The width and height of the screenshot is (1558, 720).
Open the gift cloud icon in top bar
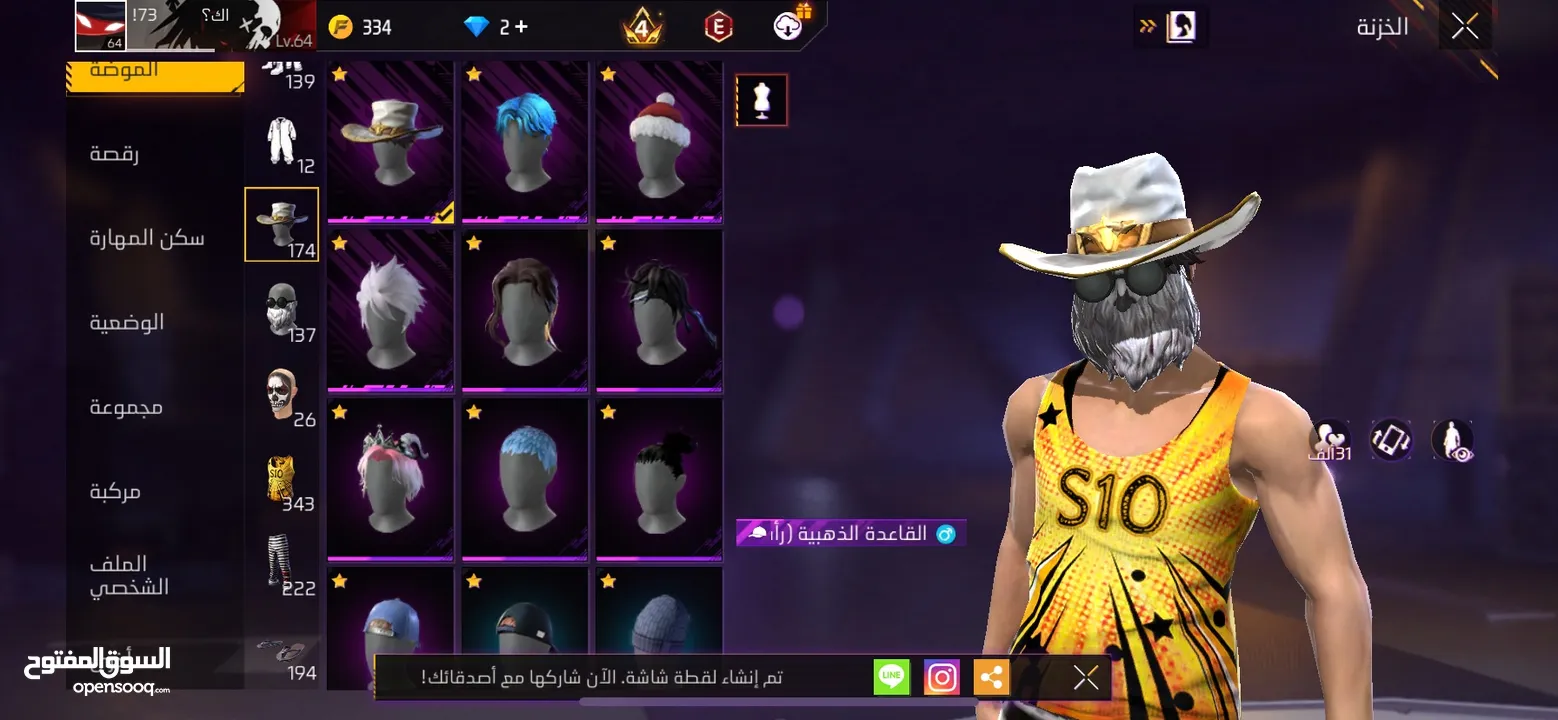coord(787,25)
